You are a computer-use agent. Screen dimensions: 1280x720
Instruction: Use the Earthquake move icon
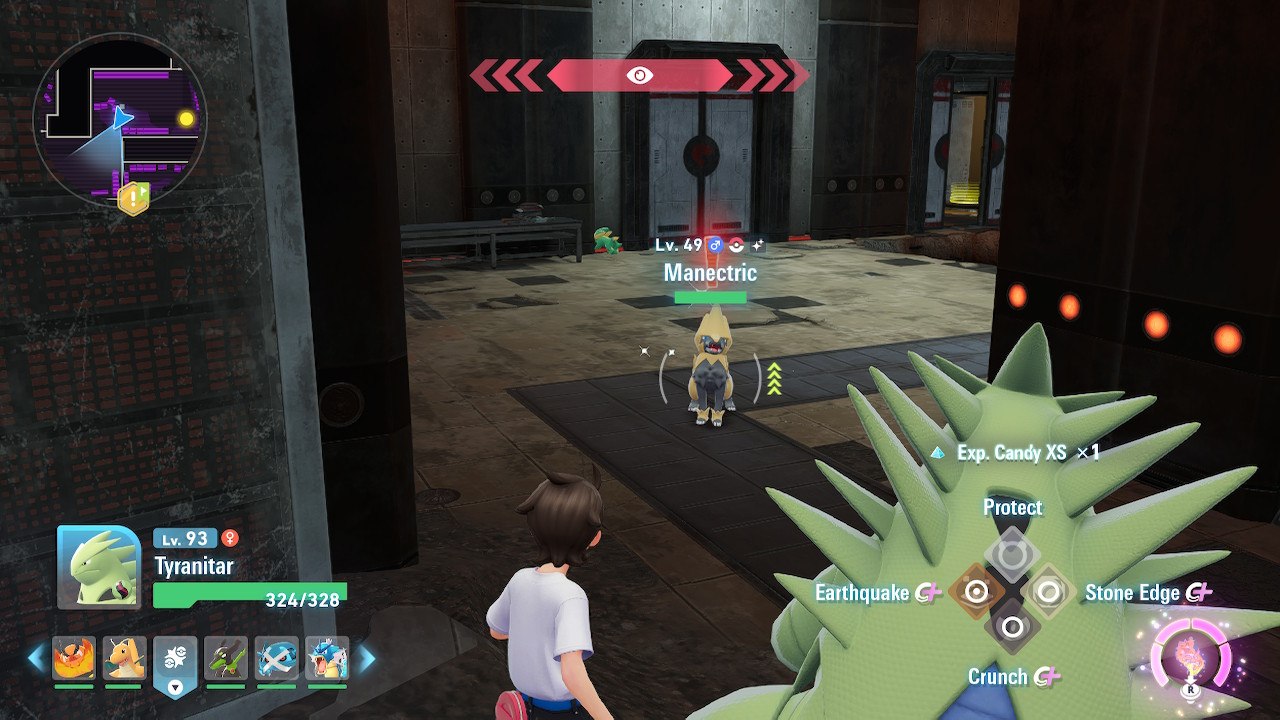(x=976, y=592)
